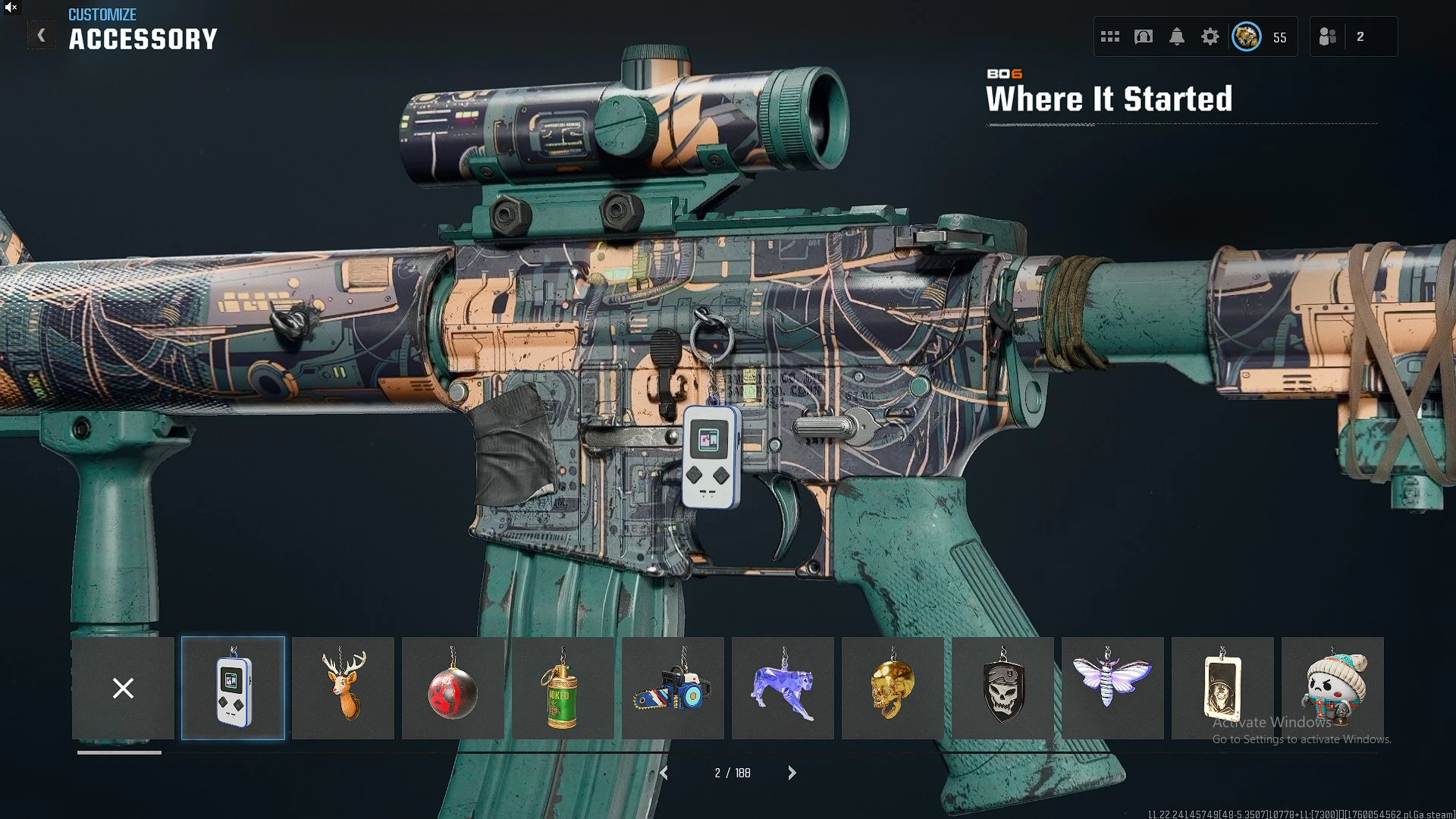Choose the deer head charm
This screenshot has height=819, width=1456.
[343, 688]
